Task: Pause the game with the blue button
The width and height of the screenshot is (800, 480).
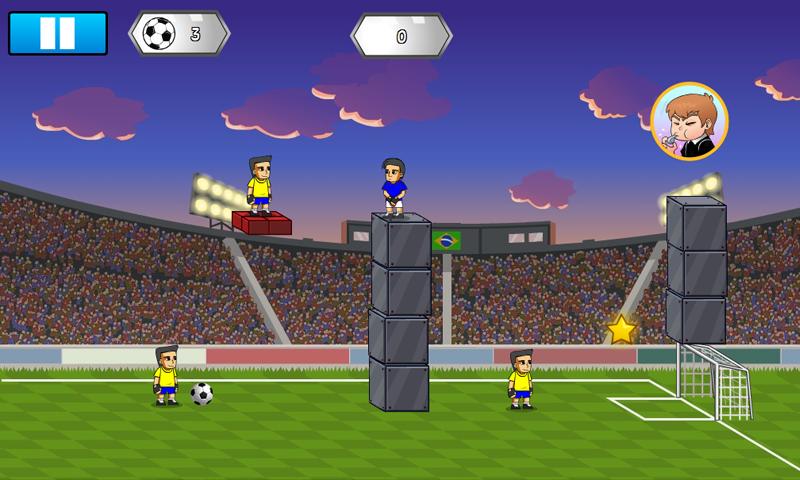Action: pyautogui.click(x=57, y=33)
